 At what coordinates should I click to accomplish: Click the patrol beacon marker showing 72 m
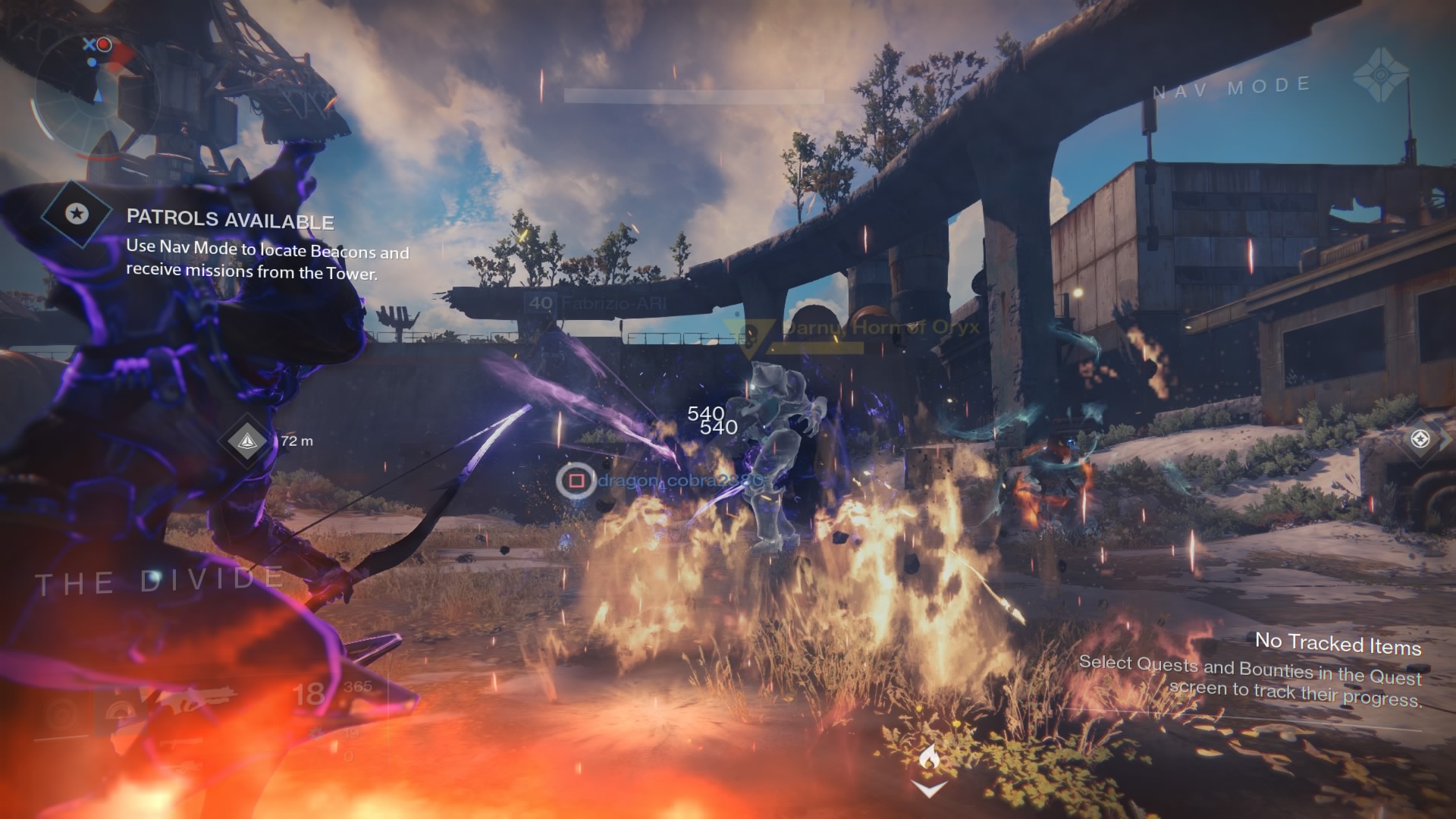pos(252,441)
